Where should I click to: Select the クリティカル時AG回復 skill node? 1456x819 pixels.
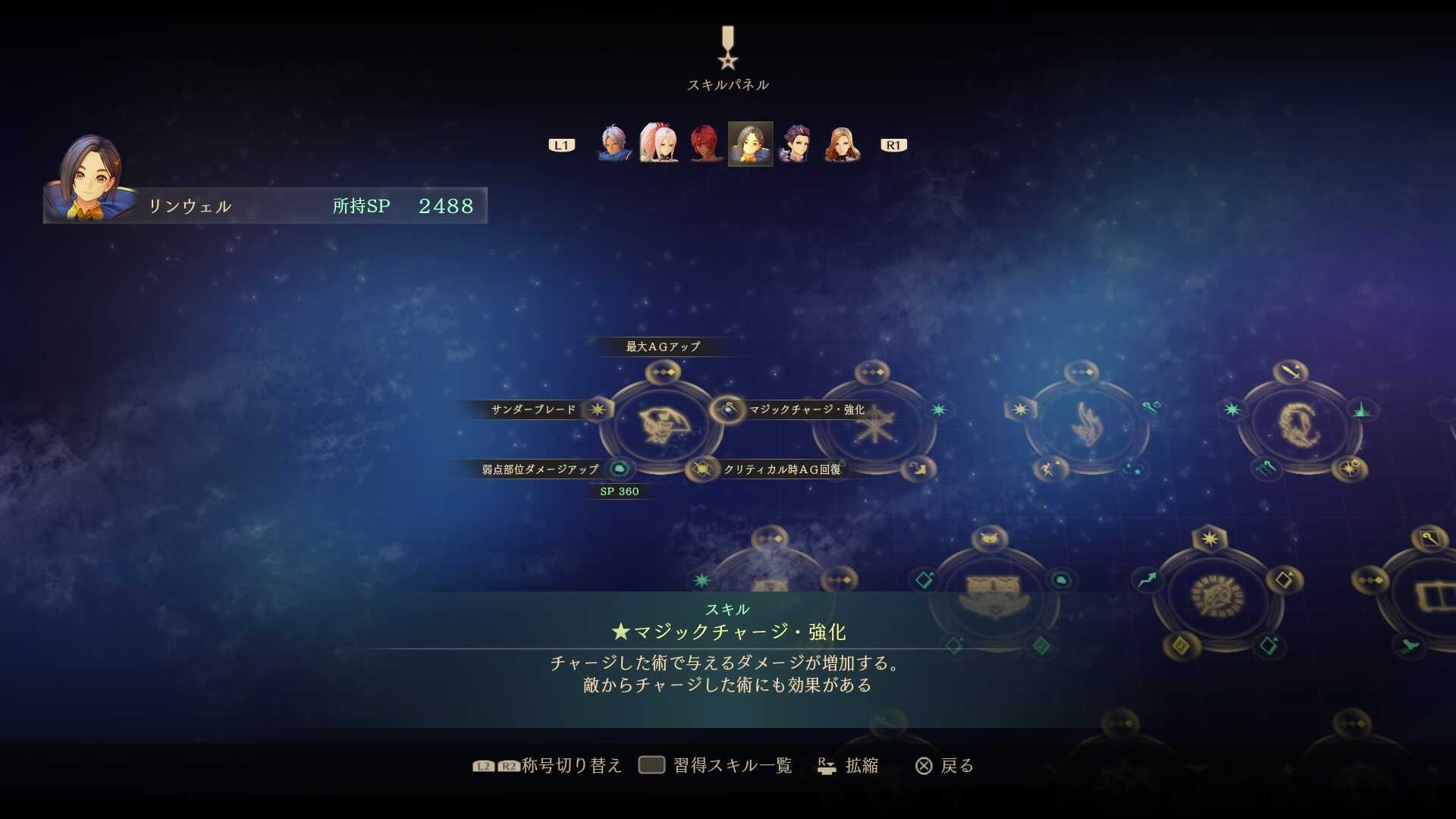tap(701, 468)
